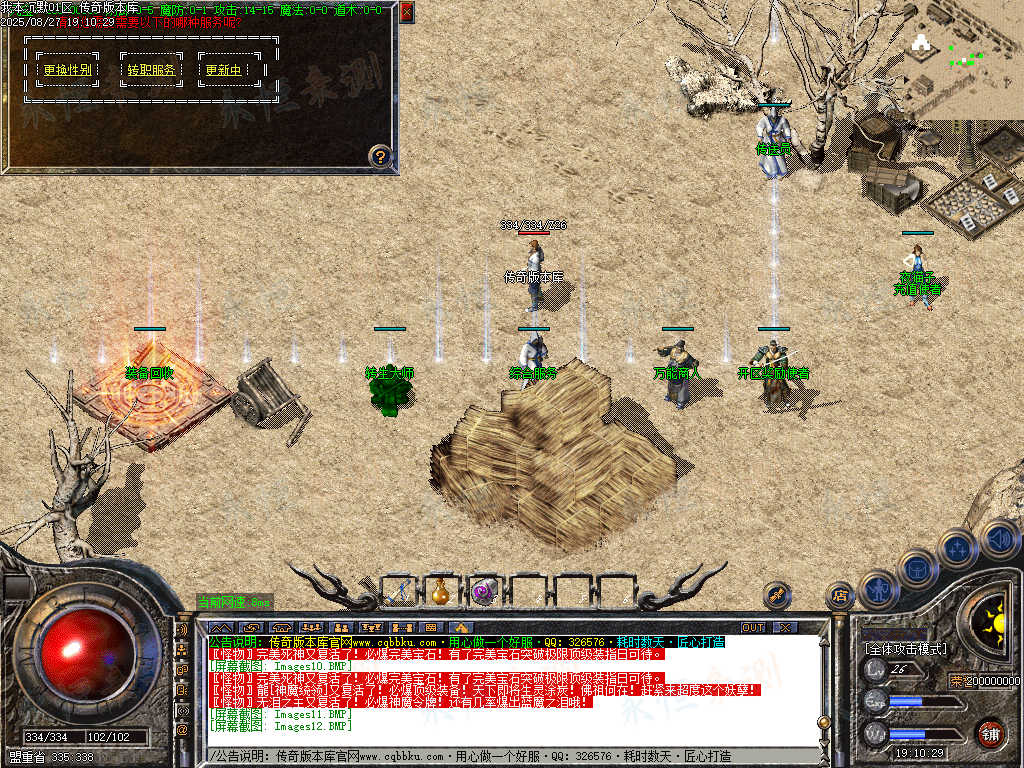The width and height of the screenshot is (1024, 768).
Task: Open the 店 shop round button
Action: 840,596
